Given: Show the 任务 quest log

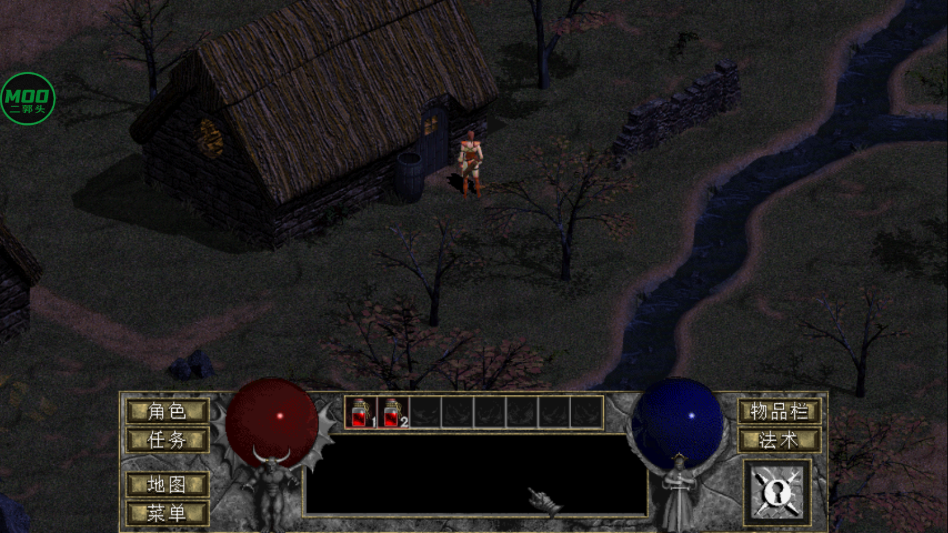Looking at the screenshot, I should (x=167, y=439).
